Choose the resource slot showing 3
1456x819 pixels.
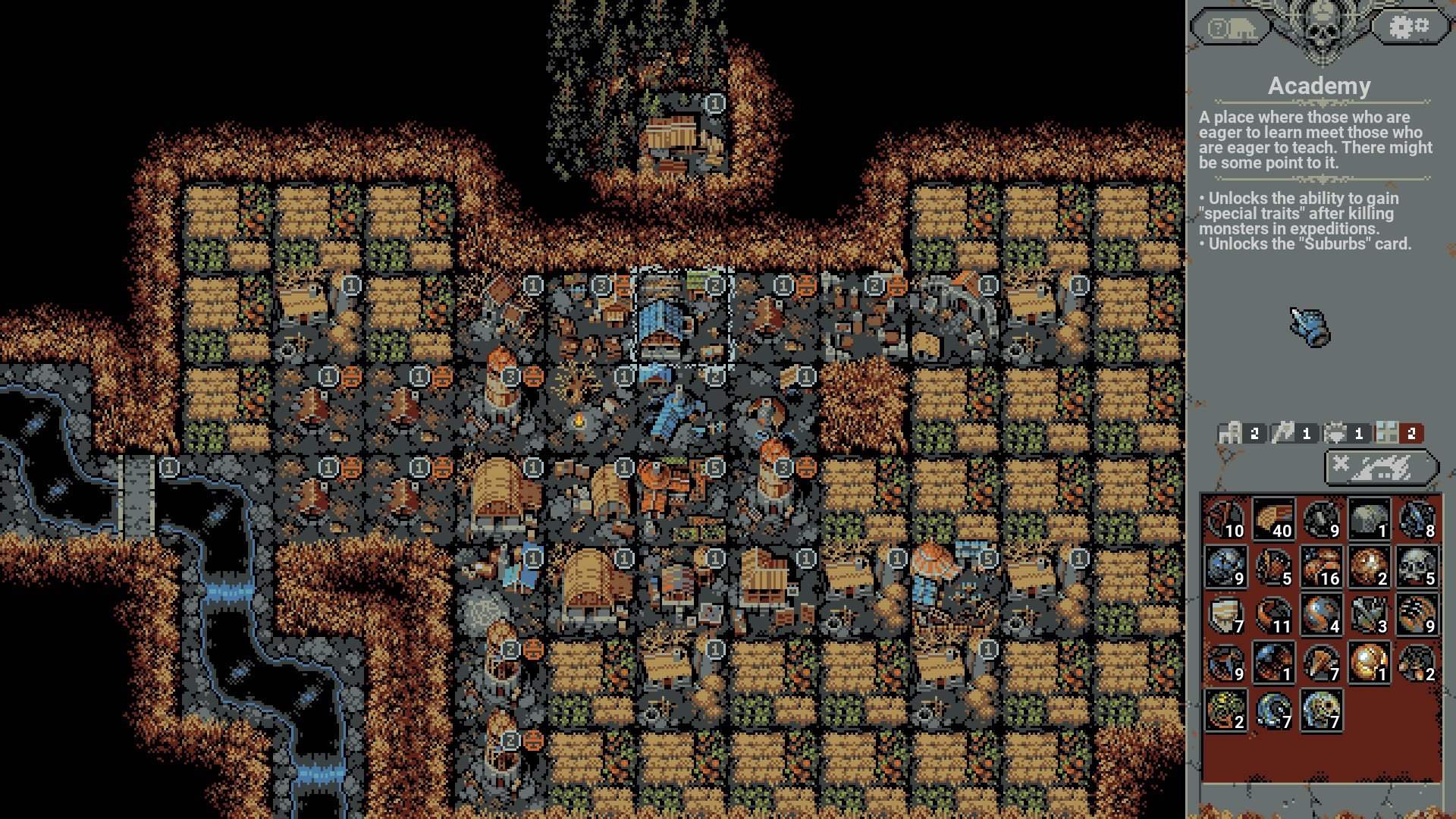tap(1369, 615)
